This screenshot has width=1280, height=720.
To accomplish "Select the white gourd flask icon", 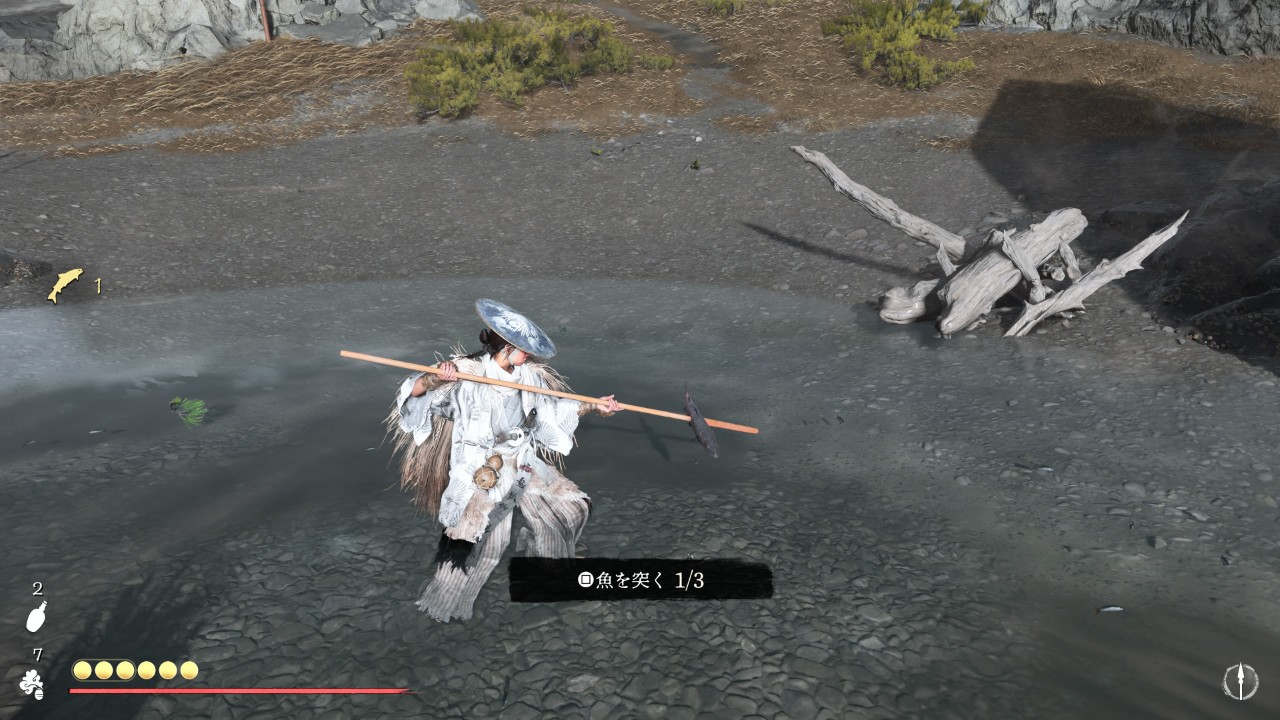I will point(36,616).
